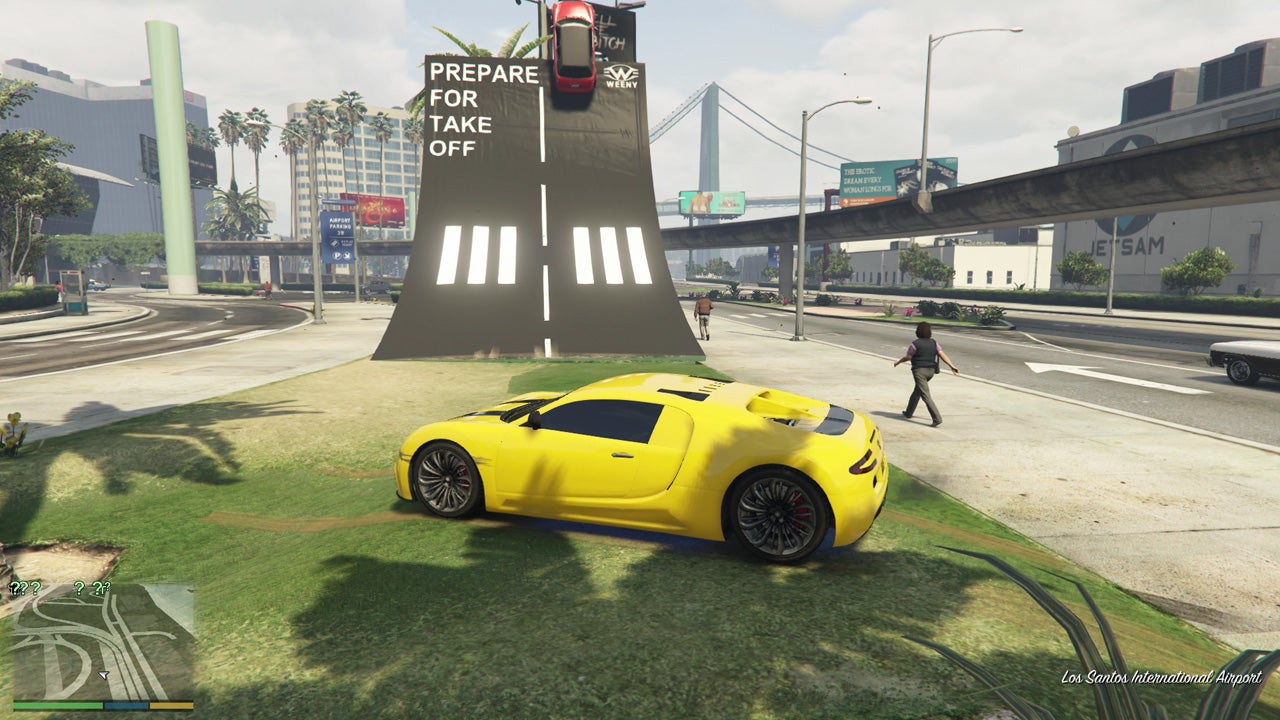Click the credit card icon on the parking sign
The width and height of the screenshot is (1280, 720).
pos(334,243)
